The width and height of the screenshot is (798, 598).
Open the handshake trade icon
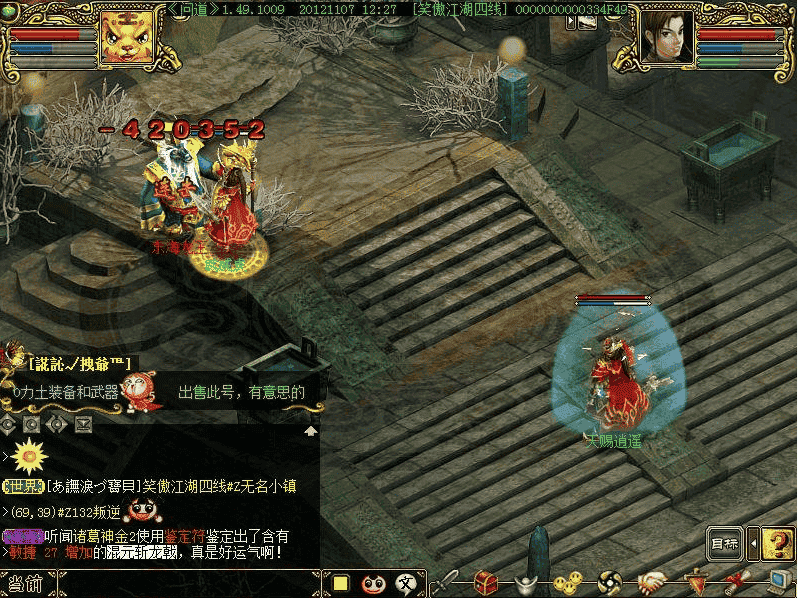(x=652, y=582)
